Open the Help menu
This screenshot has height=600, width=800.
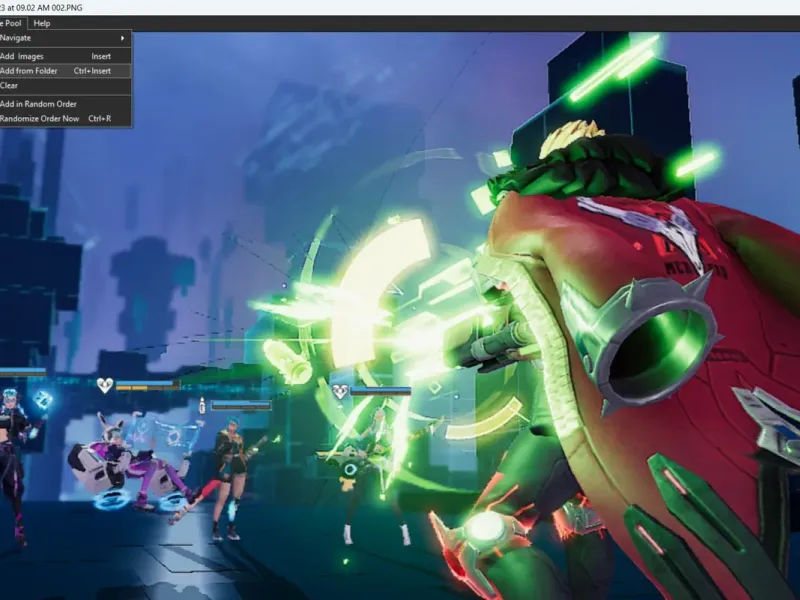point(41,23)
